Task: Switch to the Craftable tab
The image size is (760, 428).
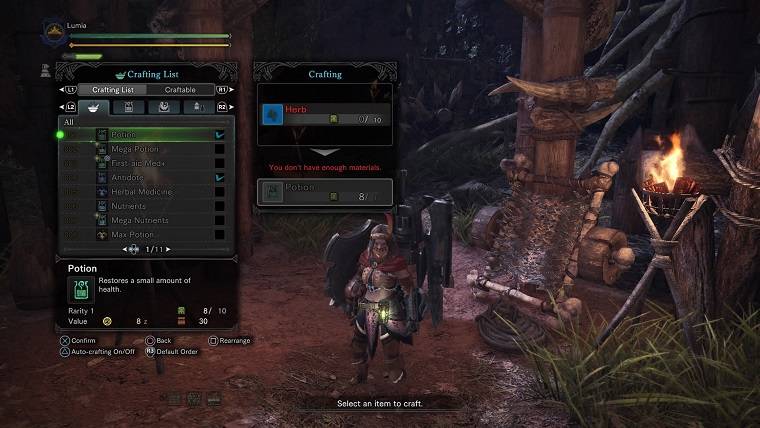Action: [x=180, y=90]
